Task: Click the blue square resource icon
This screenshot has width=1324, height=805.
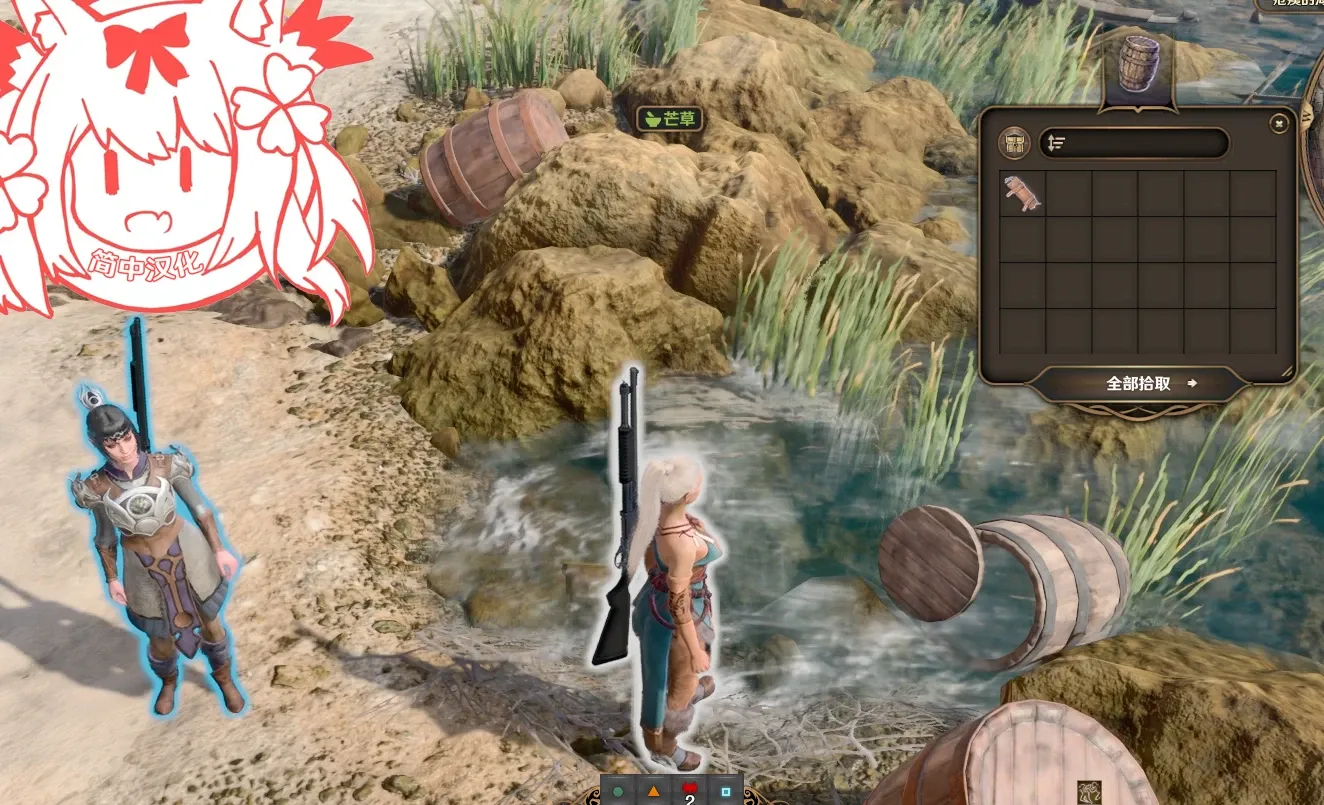Action: pyautogui.click(x=726, y=791)
